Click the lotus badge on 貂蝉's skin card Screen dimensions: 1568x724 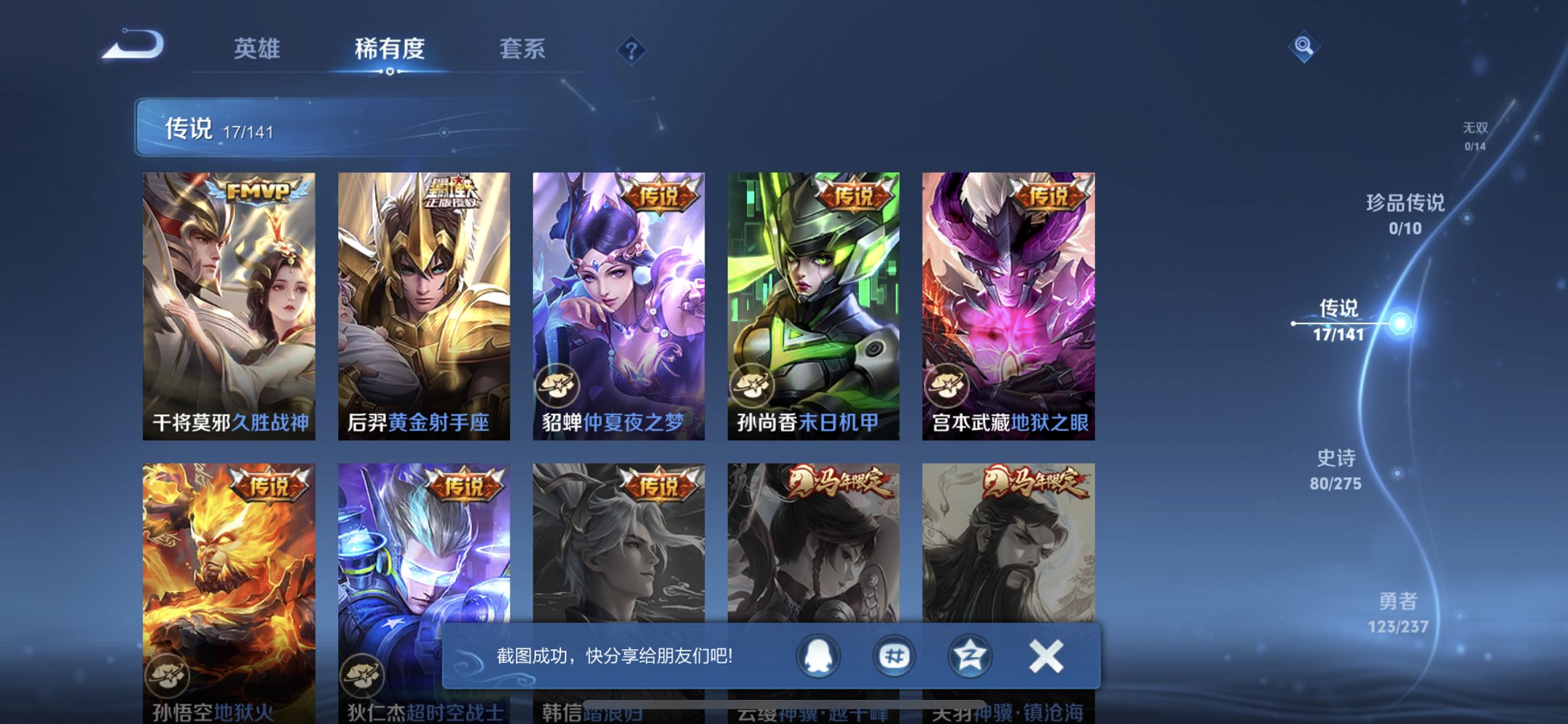pyautogui.click(x=558, y=386)
